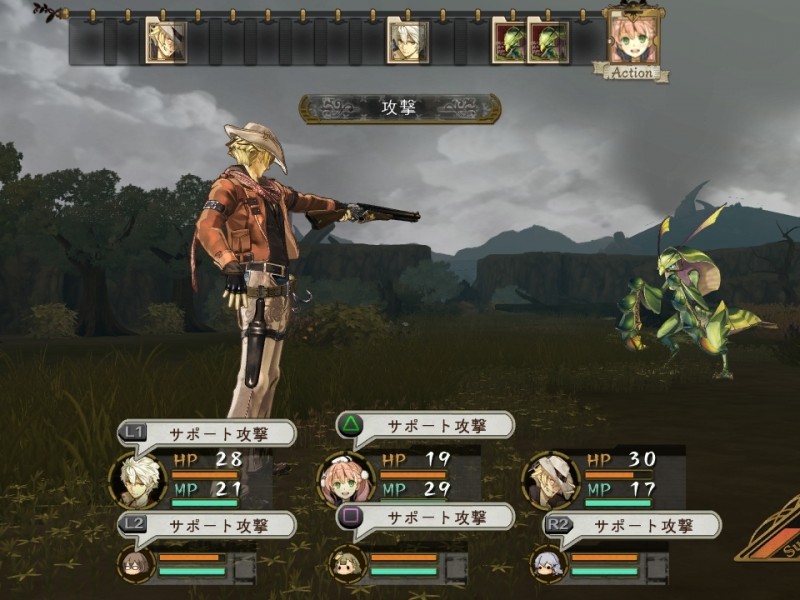Choose the cowboy-hat party member portrait
Image resolution: width=800 pixels, height=600 pixels.
pyautogui.click(x=551, y=478)
